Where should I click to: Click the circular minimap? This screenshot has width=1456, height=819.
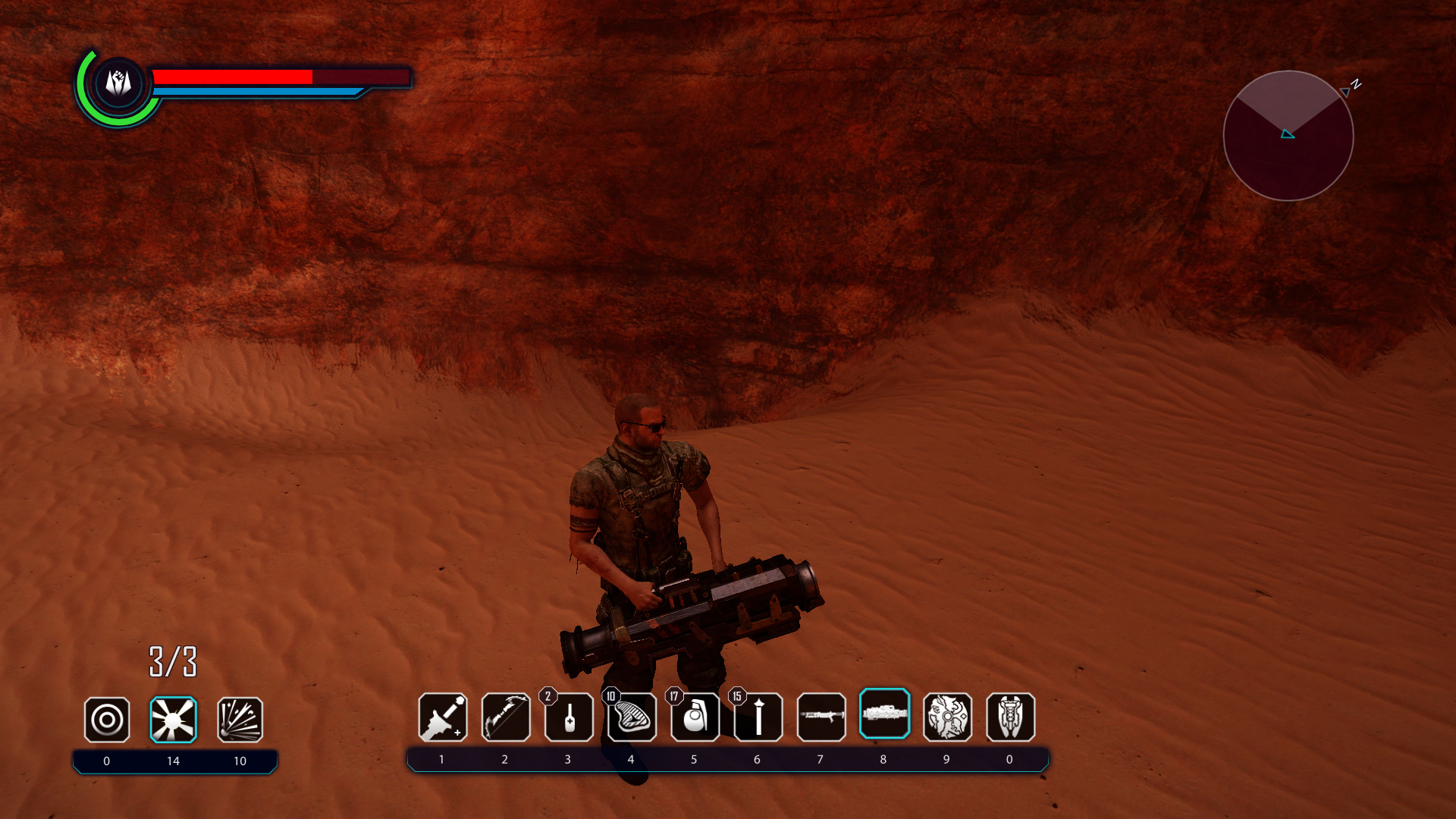[1288, 136]
